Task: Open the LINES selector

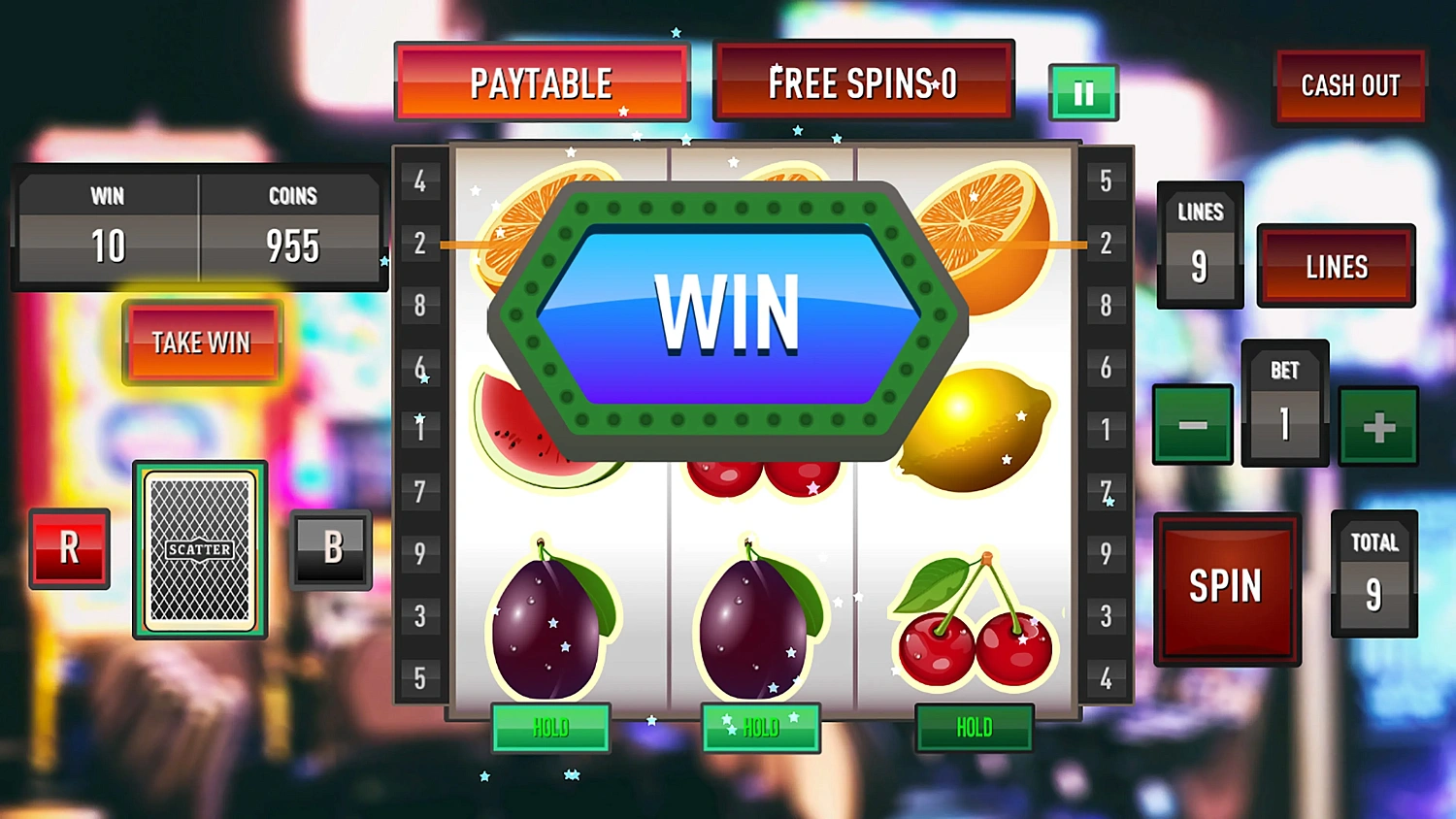Action: coord(1336,265)
